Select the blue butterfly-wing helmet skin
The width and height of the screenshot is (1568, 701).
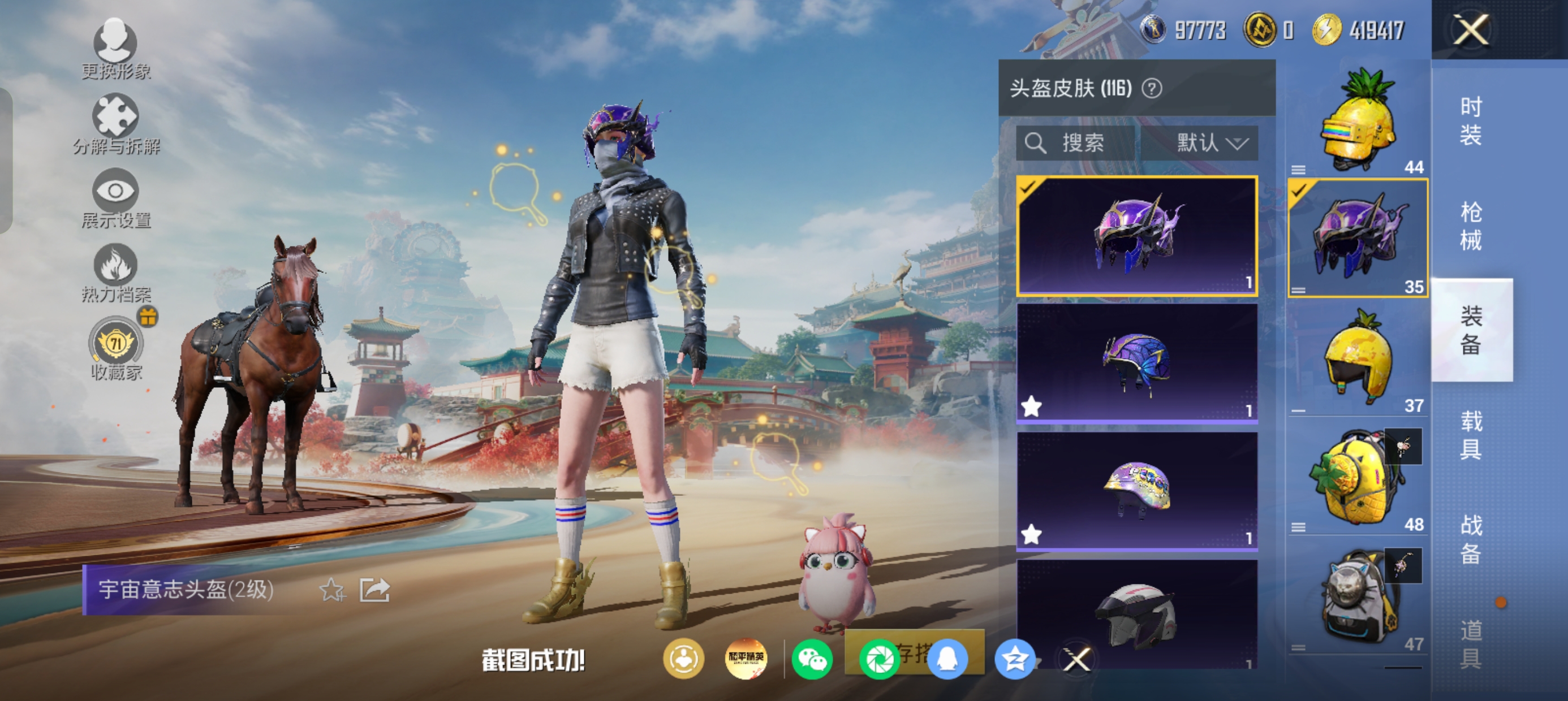pyautogui.click(x=1136, y=362)
